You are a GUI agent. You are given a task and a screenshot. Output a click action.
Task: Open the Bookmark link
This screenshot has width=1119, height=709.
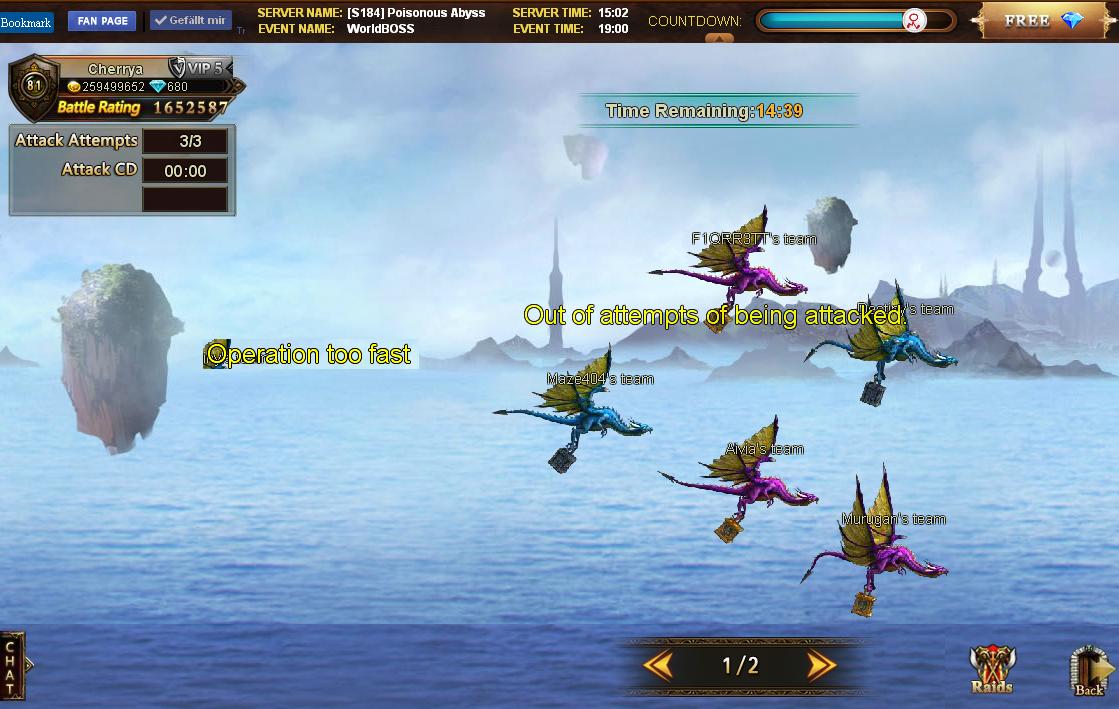tap(26, 22)
